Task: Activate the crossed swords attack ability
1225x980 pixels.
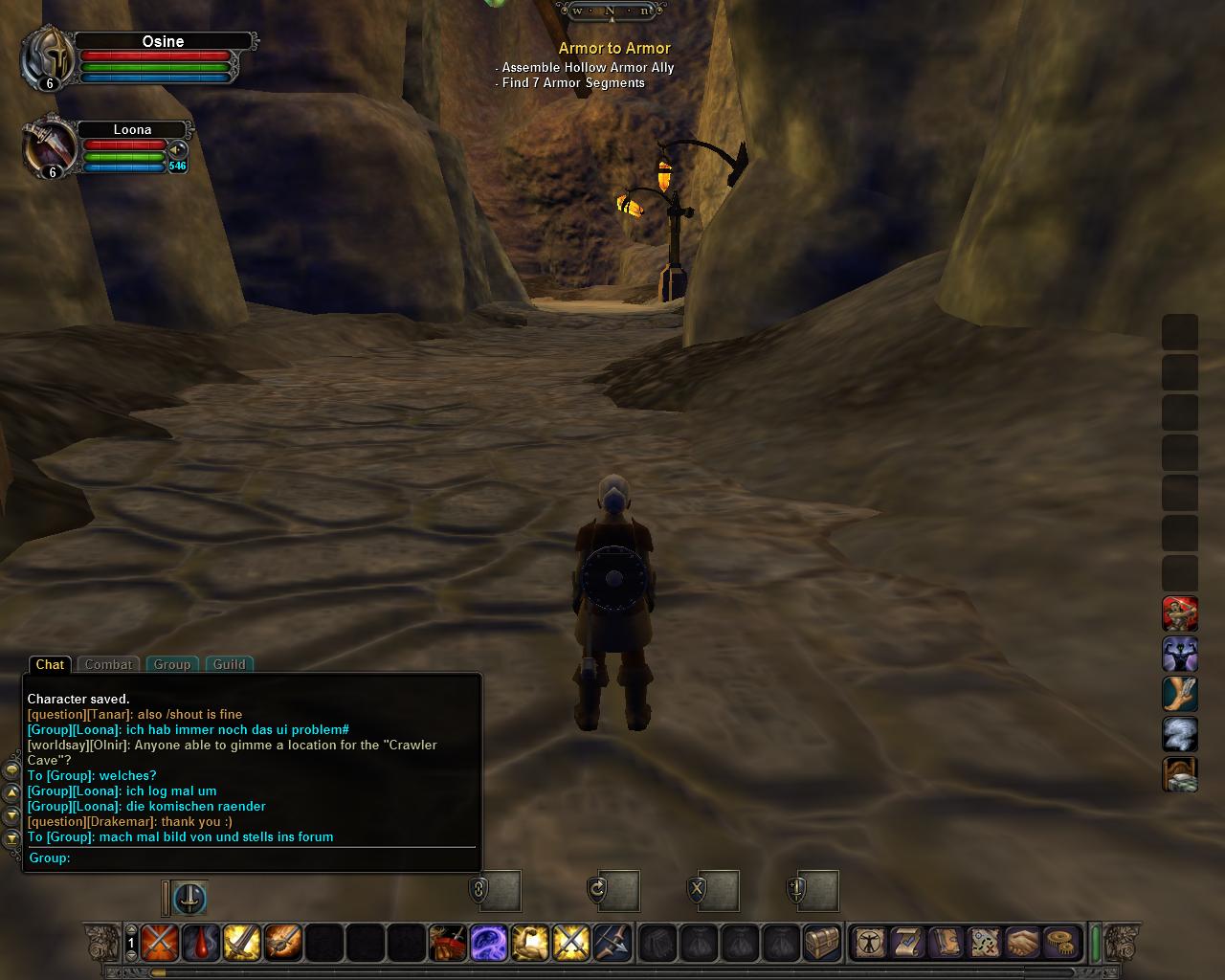Action: tap(160, 943)
